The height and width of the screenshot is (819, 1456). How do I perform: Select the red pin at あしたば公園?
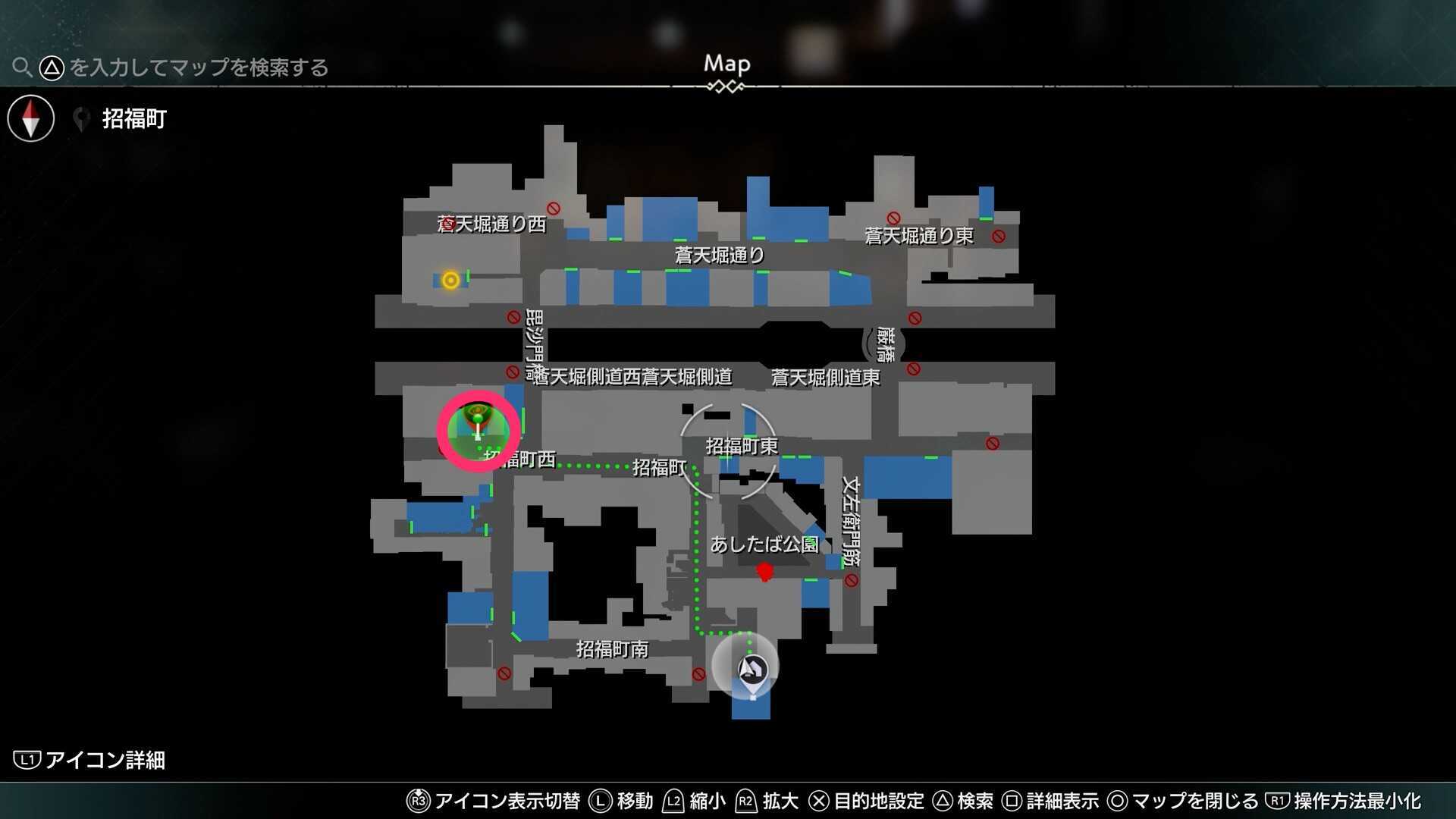[x=764, y=572]
